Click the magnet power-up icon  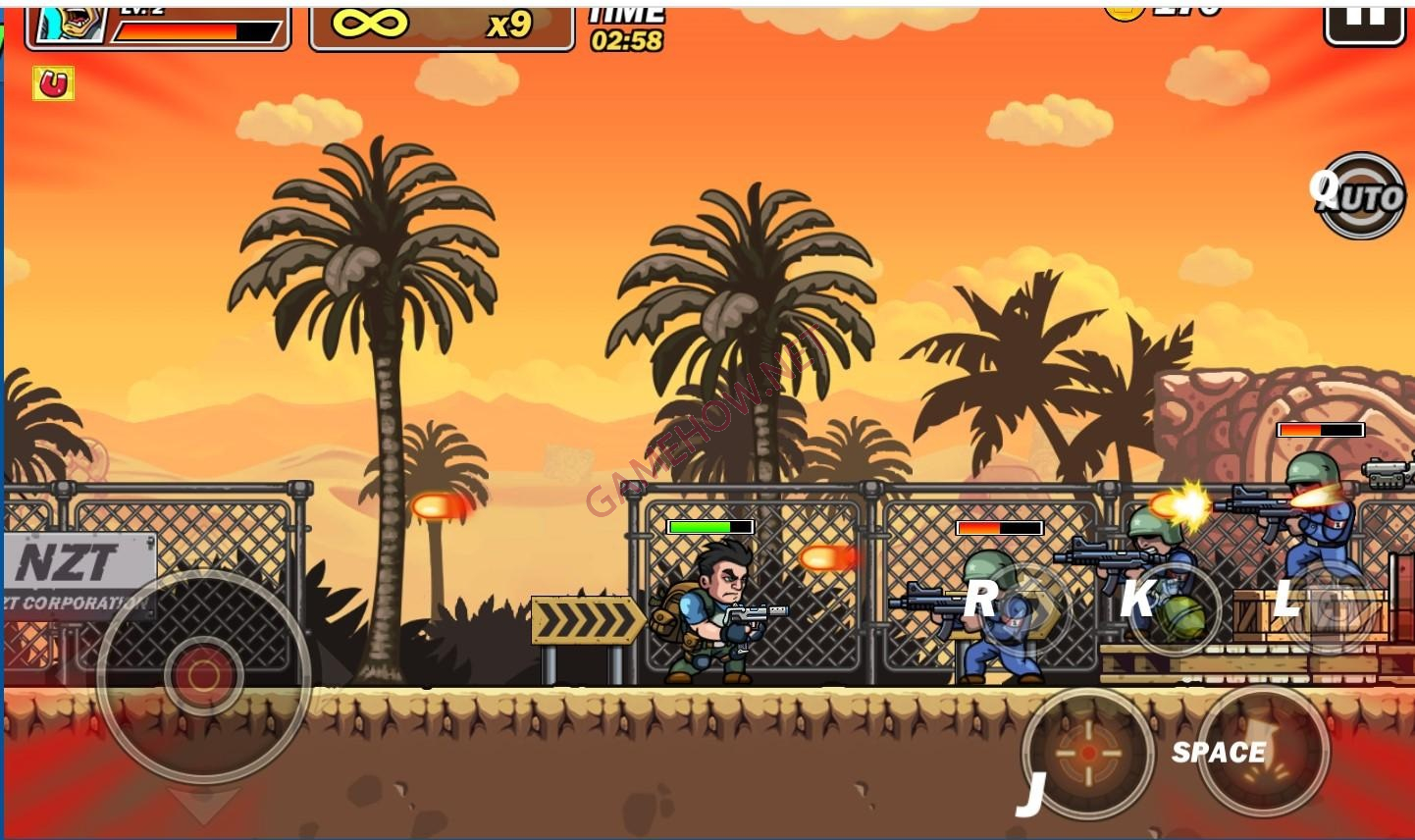point(53,83)
